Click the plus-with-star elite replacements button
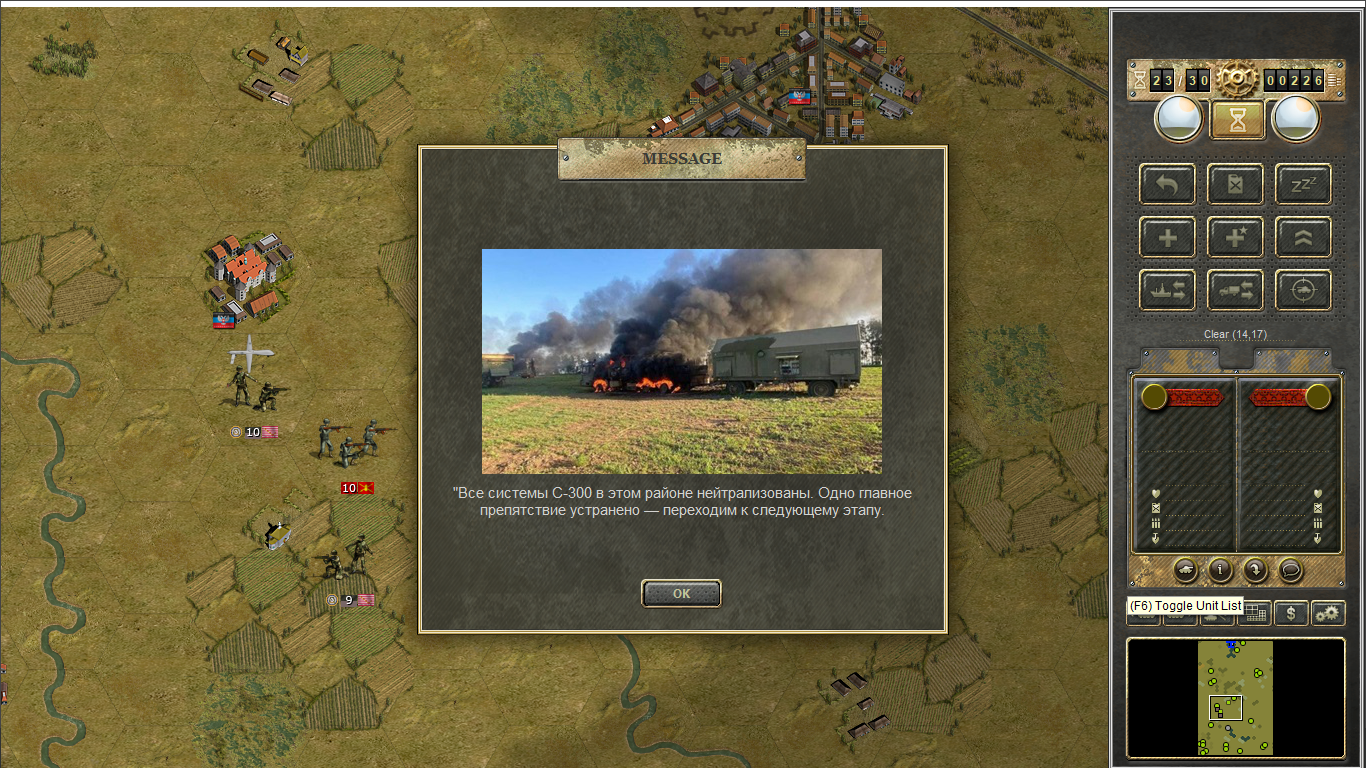This screenshot has width=1366, height=768. [1235, 238]
